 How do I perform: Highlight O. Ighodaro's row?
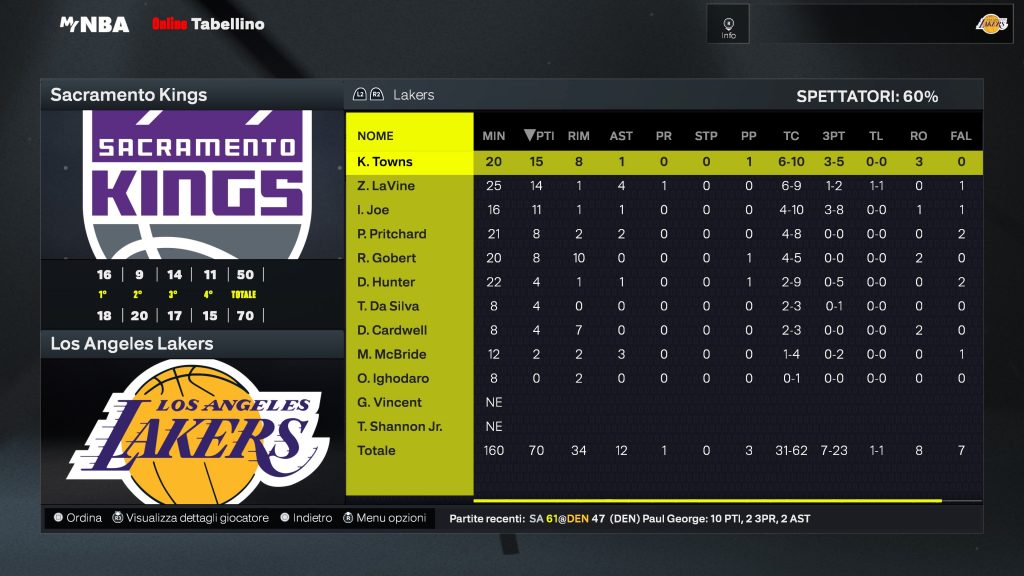coord(391,378)
